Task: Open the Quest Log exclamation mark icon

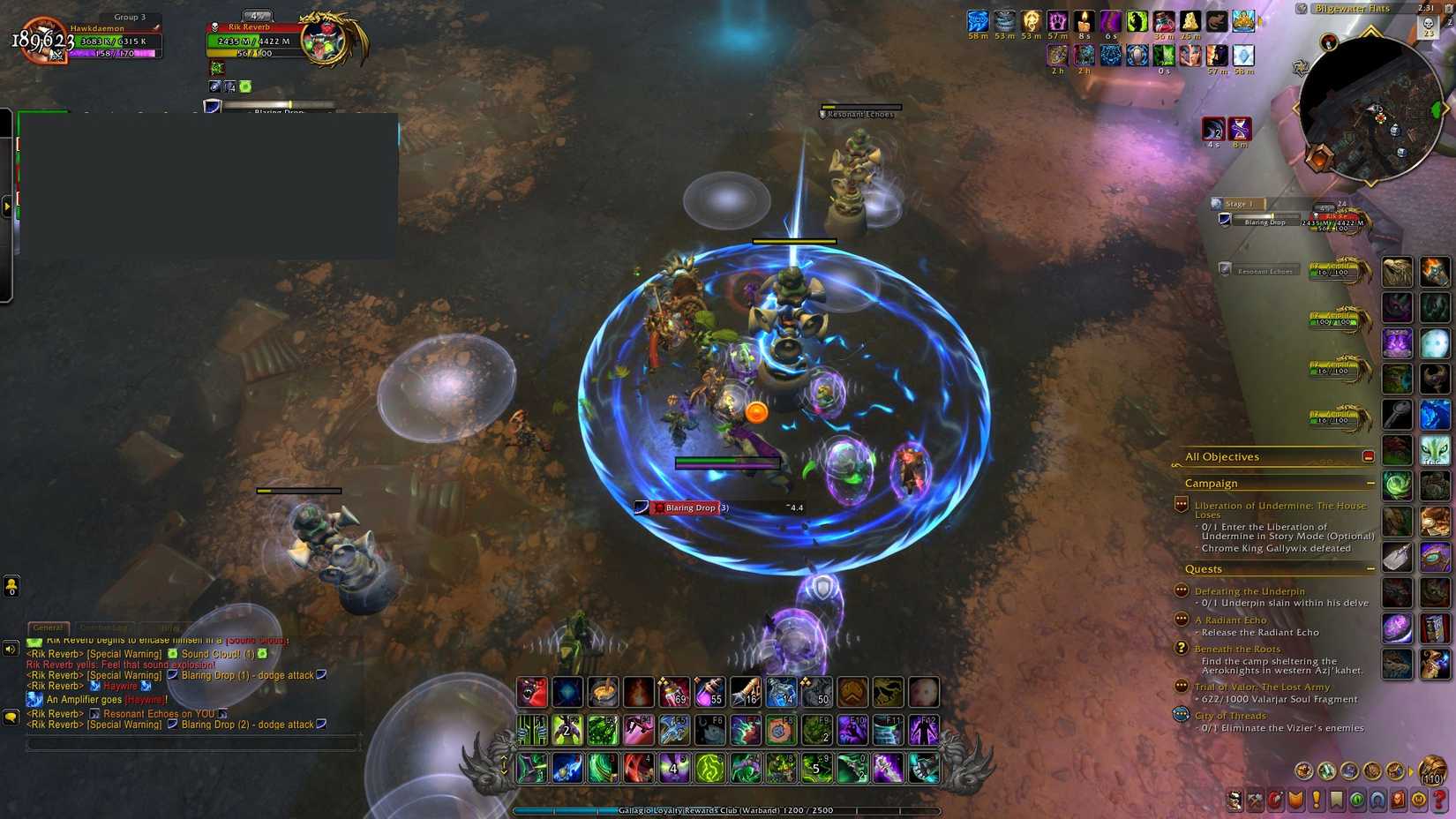Action: tap(1316, 800)
